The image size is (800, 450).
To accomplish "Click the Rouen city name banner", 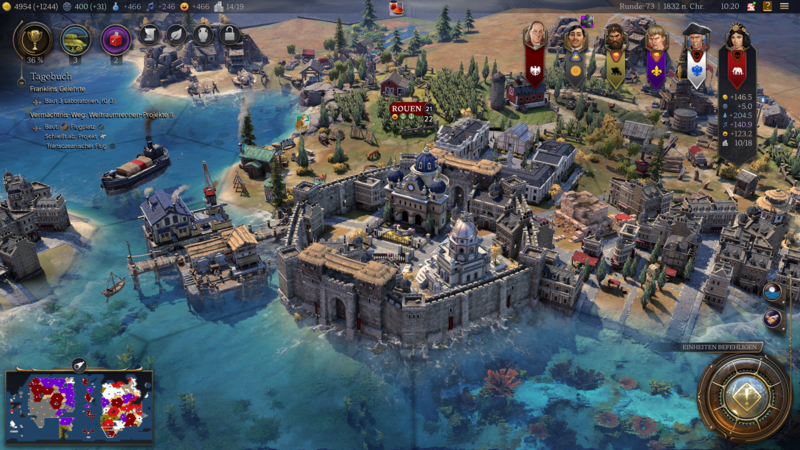I will point(406,108).
